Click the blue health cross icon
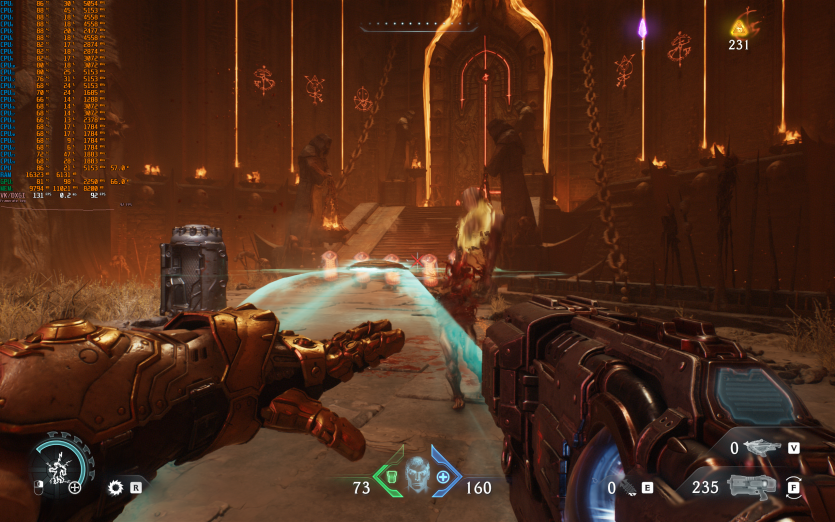 (442, 478)
